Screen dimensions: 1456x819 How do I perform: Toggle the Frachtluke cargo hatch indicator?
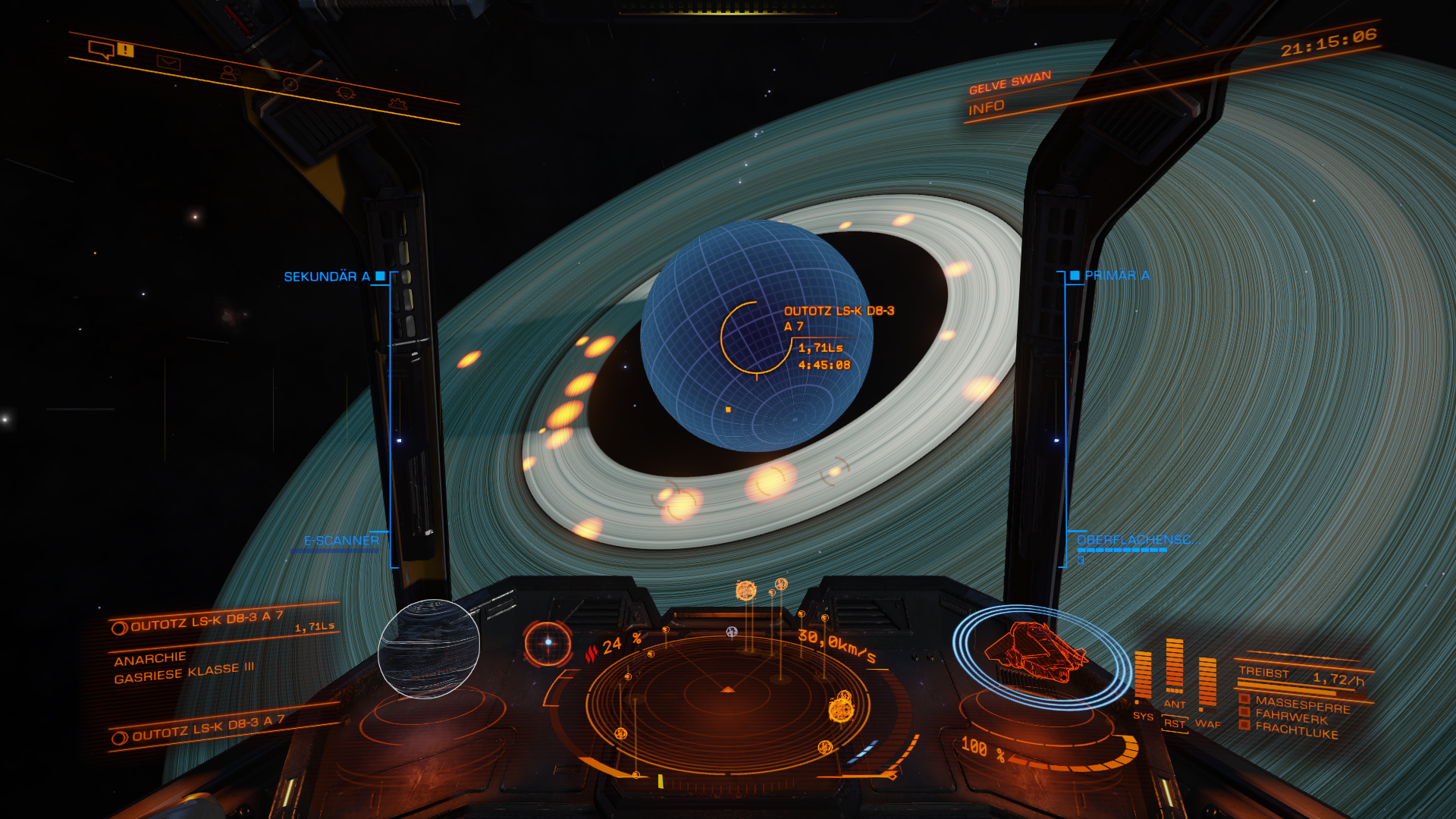(x=1296, y=731)
